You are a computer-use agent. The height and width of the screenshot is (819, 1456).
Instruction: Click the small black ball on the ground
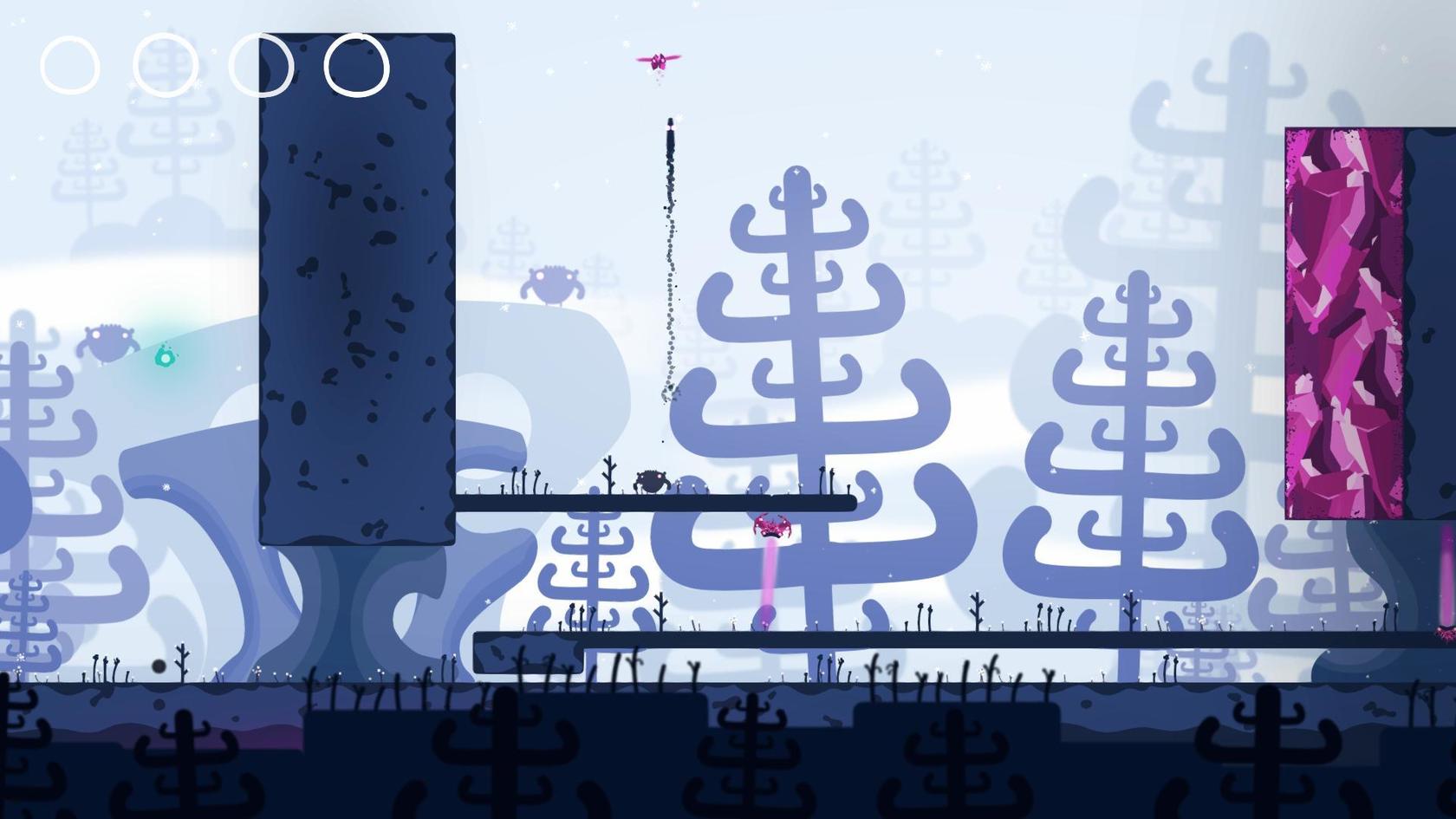coord(157,665)
